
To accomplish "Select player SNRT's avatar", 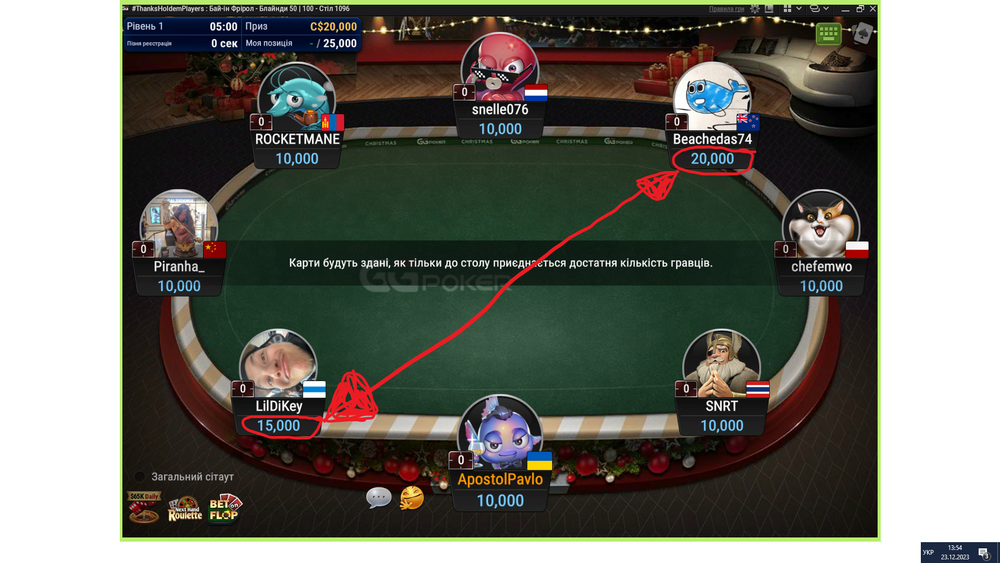I will pyautogui.click(x=721, y=367).
